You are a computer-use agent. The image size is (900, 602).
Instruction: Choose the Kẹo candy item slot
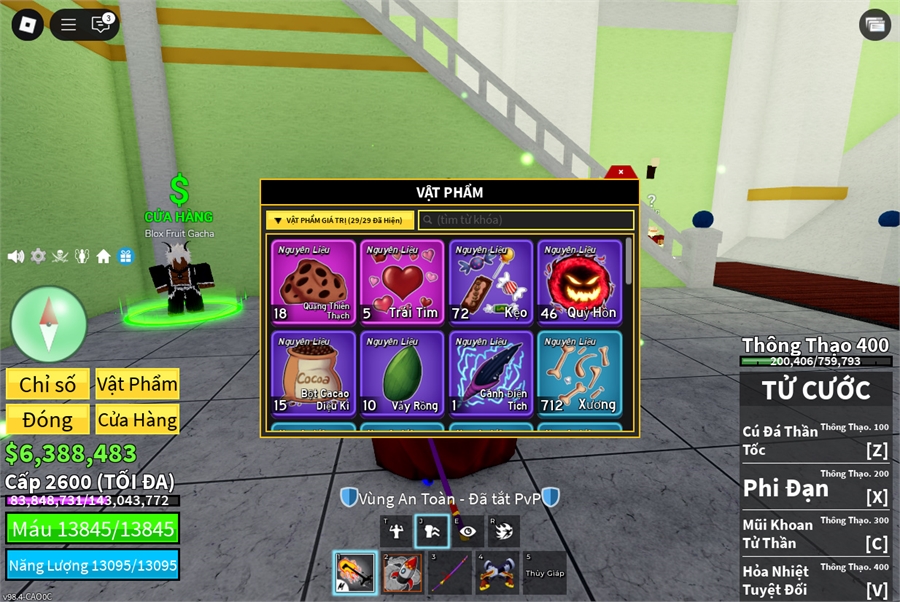(490, 282)
